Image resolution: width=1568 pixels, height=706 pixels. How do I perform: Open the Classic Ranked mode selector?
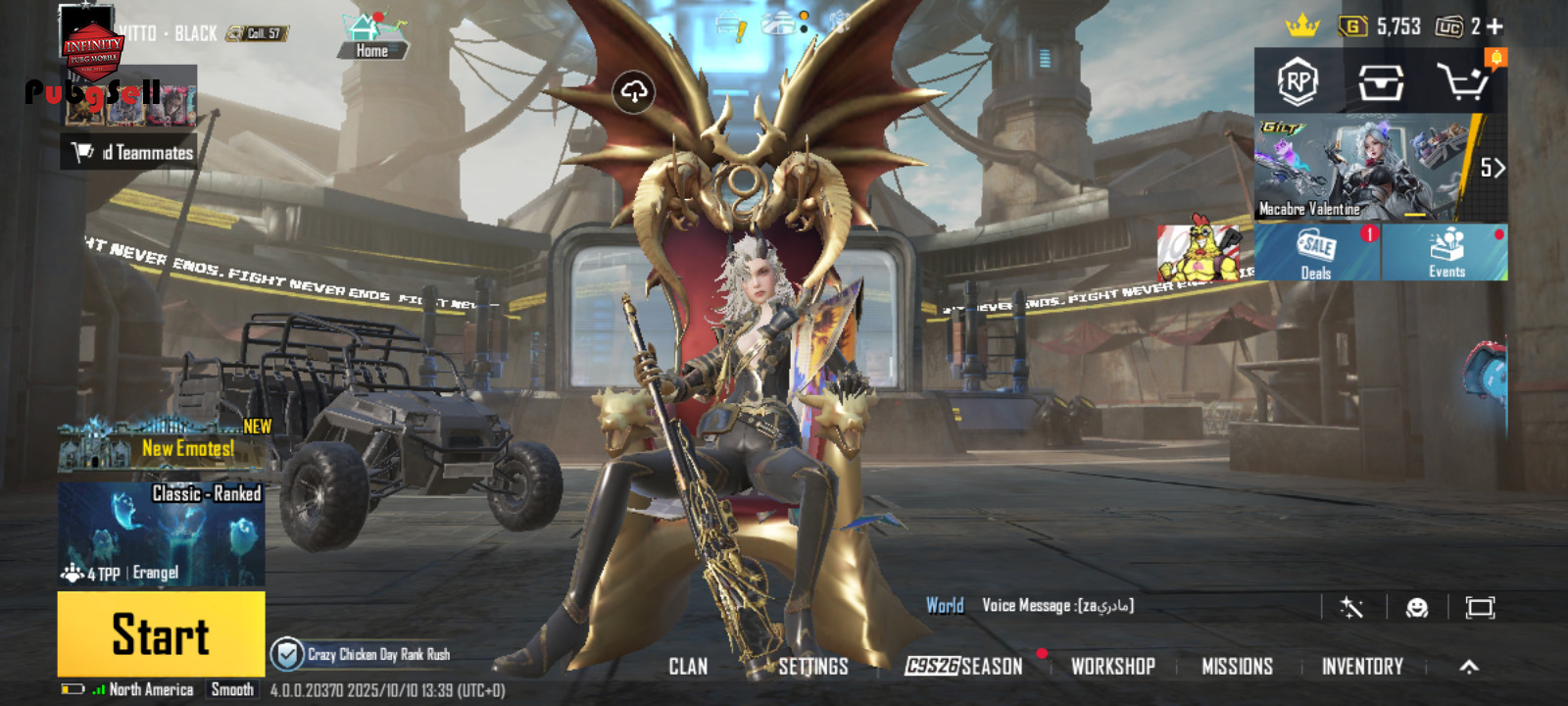click(x=161, y=534)
